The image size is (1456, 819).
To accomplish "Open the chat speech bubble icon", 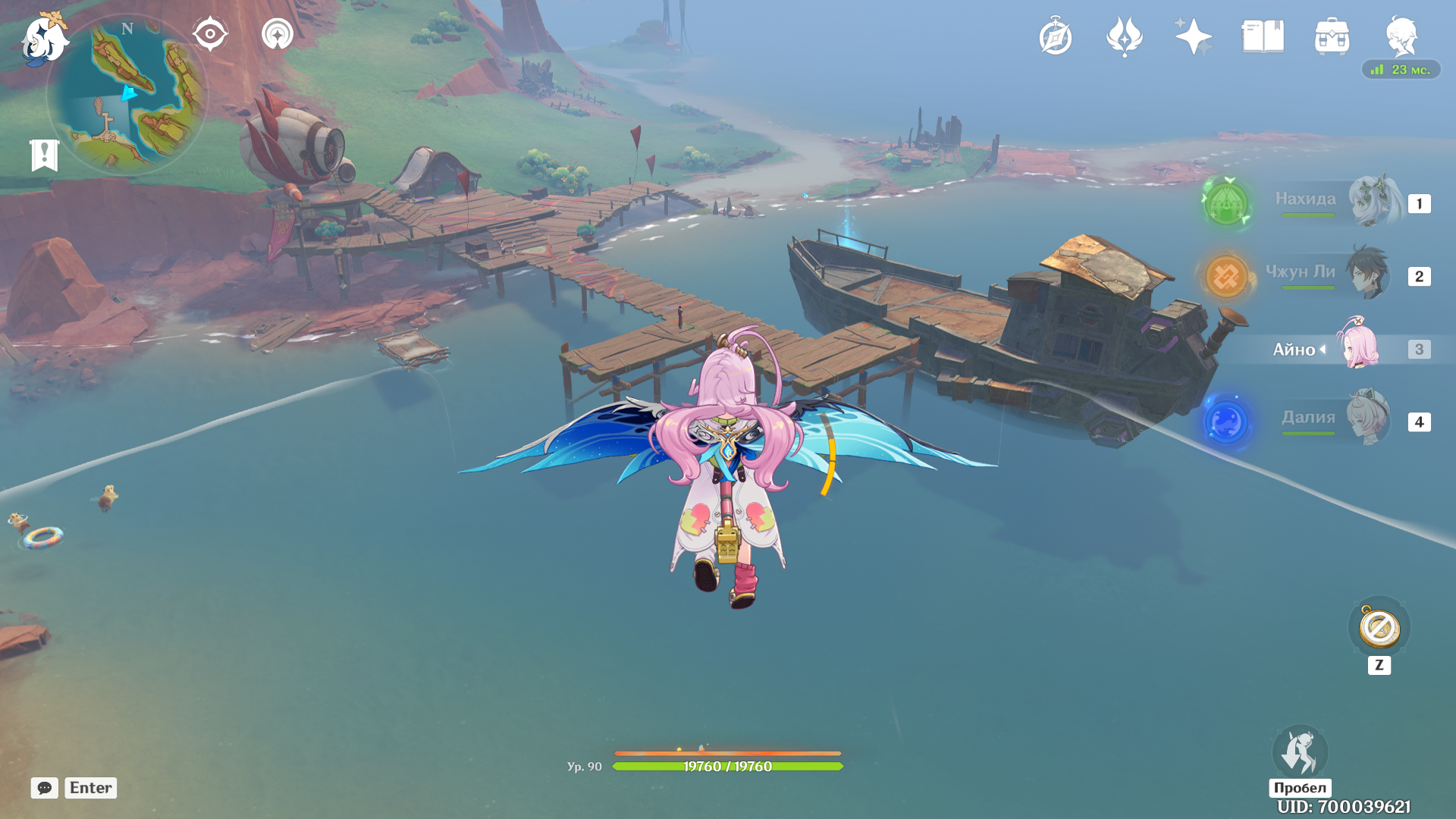I will click(x=45, y=788).
